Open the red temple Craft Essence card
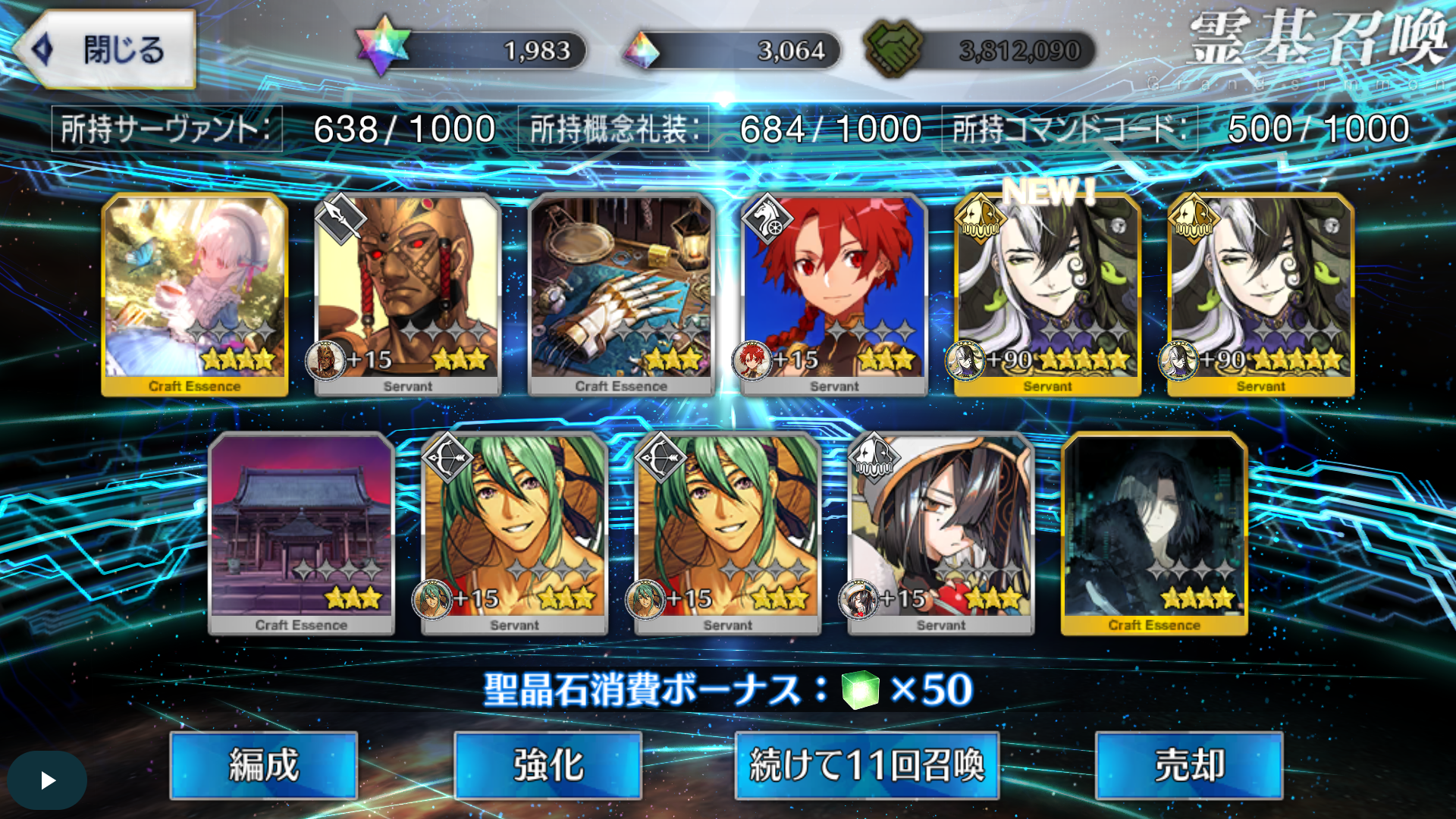 (x=301, y=532)
